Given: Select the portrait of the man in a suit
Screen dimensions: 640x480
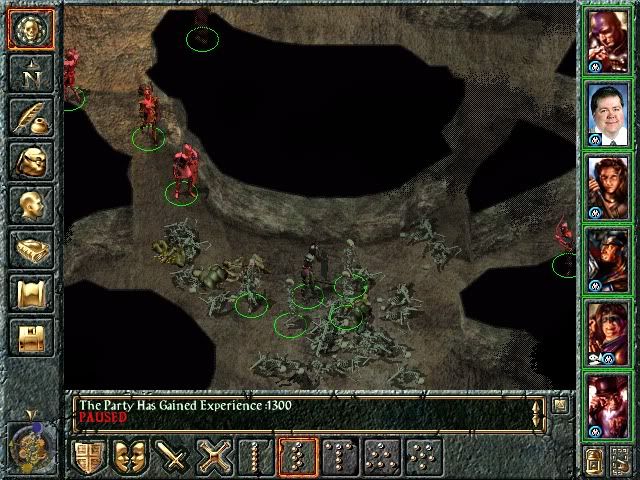Looking at the screenshot, I should (607, 113).
